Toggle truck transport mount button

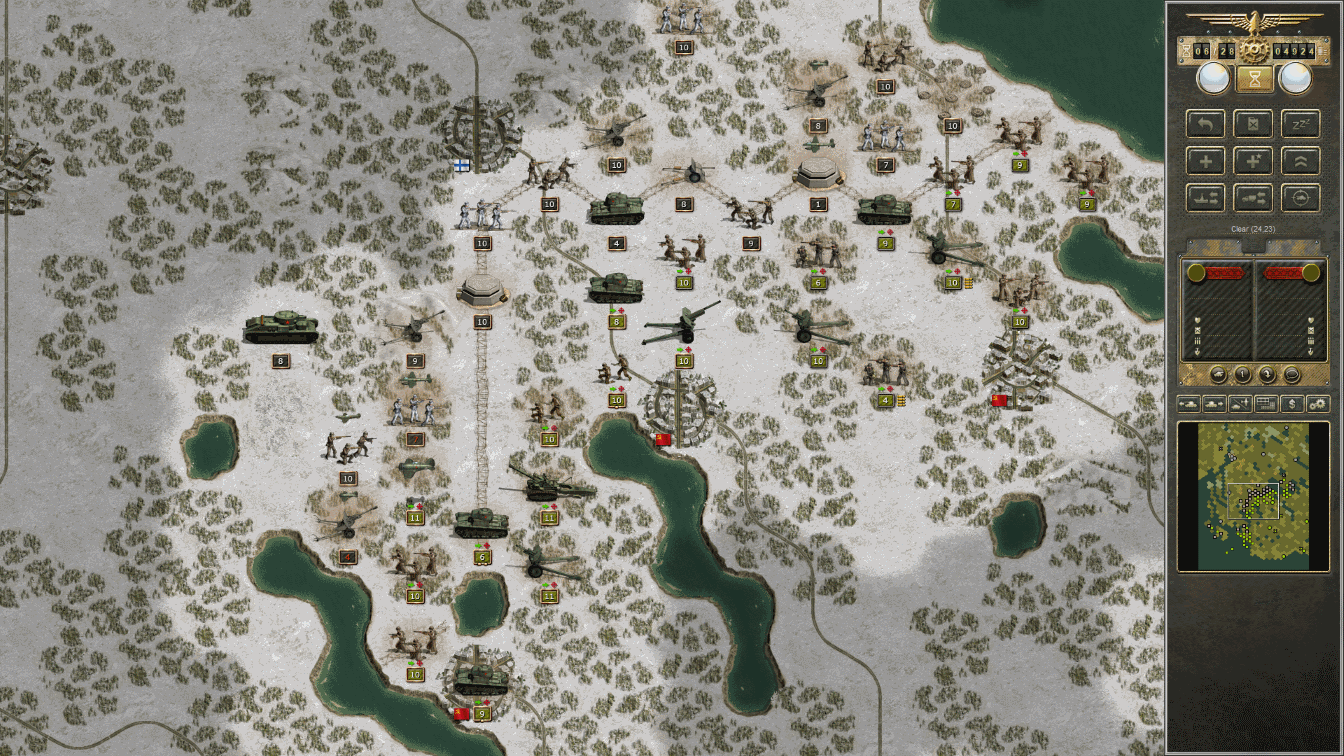(x=1253, y=198)
